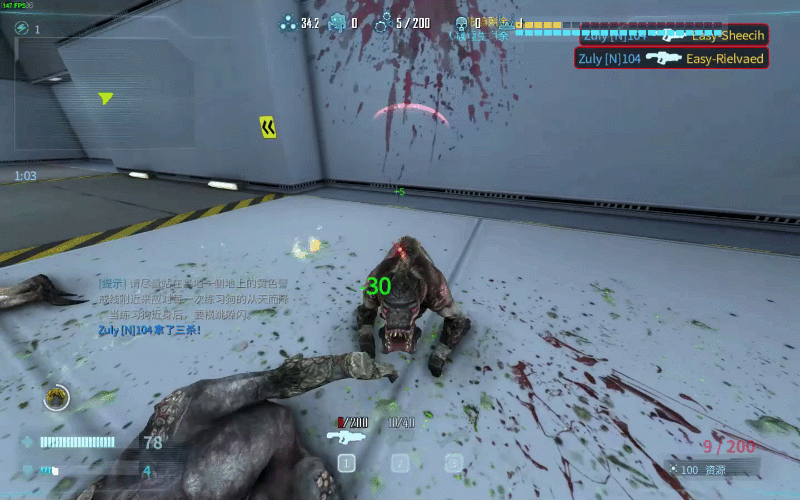The image size is (800, 500).
Task: Click the skull kill counter icon
Action: 461,23
